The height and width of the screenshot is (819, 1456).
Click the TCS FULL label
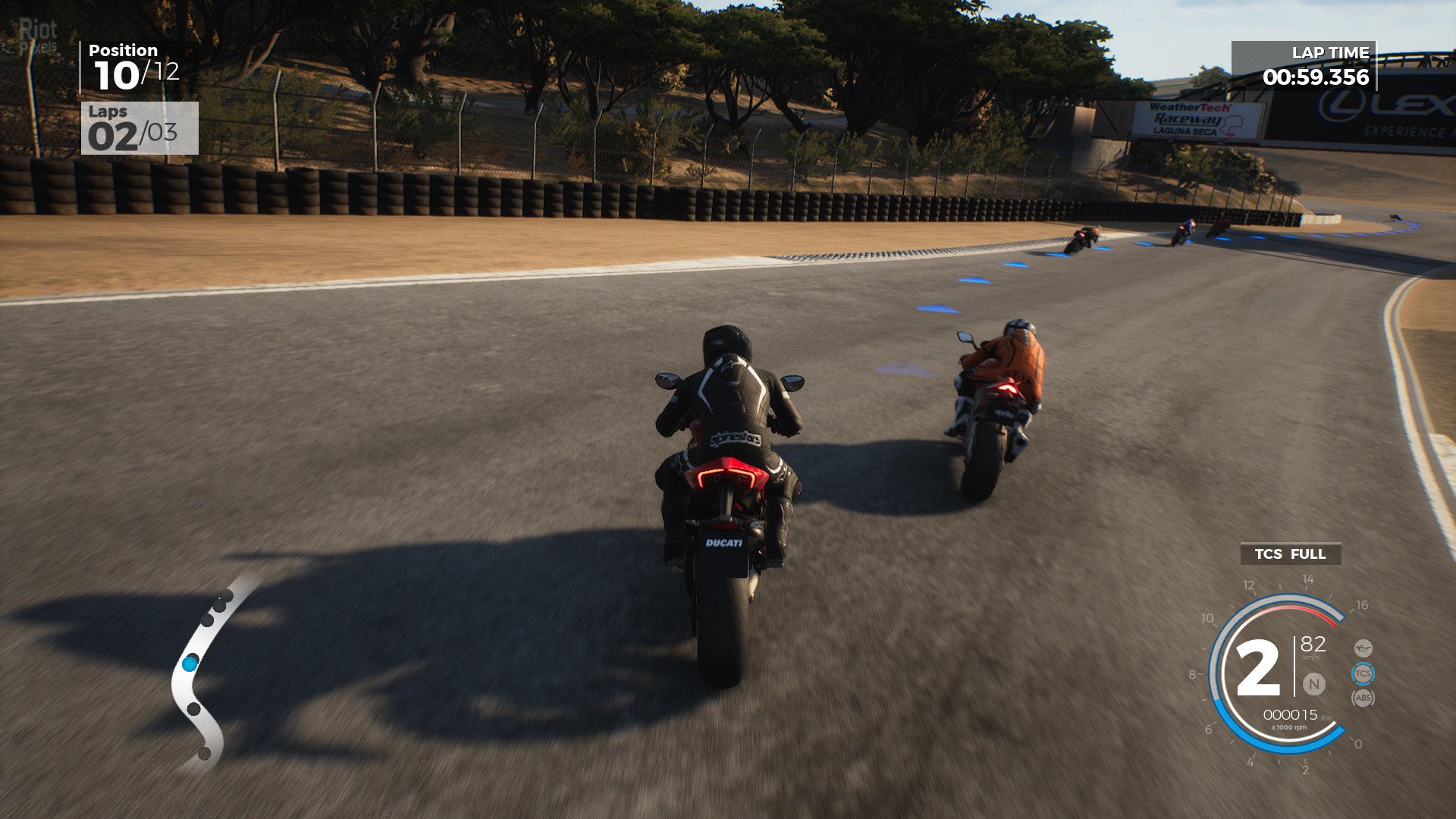[x=1290, y=554]
